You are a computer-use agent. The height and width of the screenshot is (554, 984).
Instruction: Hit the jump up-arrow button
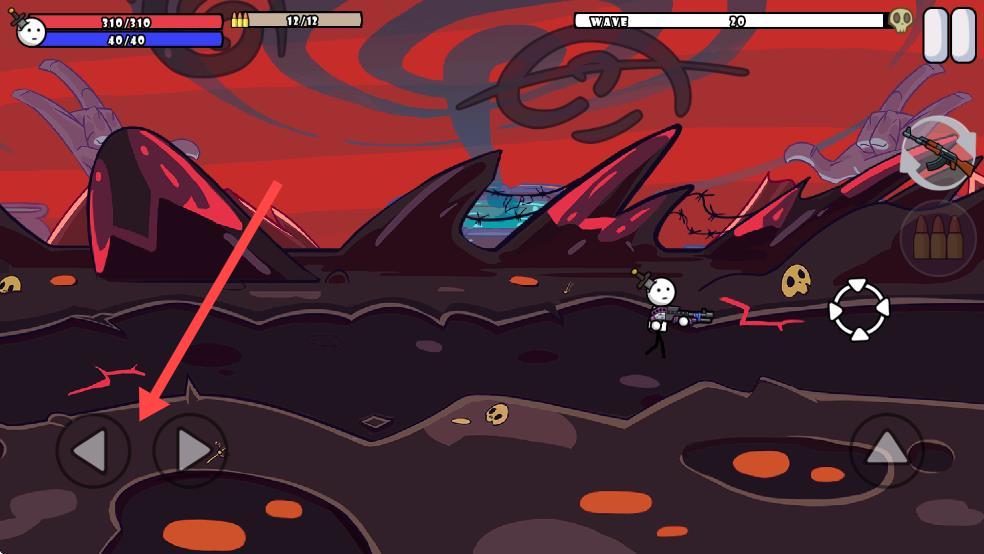point(886,451)
